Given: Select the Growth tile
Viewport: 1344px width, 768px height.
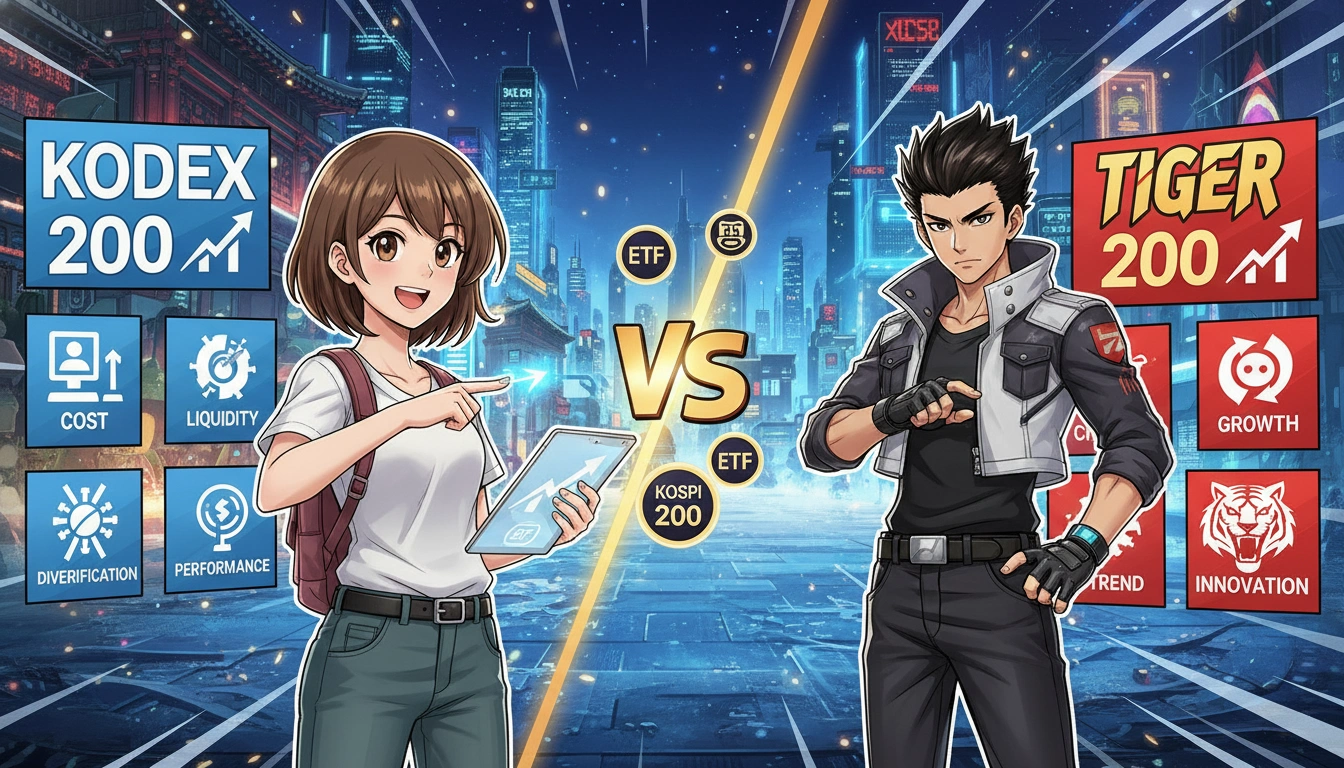Looking at the screenshot, I should click(x=1257, y=384).
